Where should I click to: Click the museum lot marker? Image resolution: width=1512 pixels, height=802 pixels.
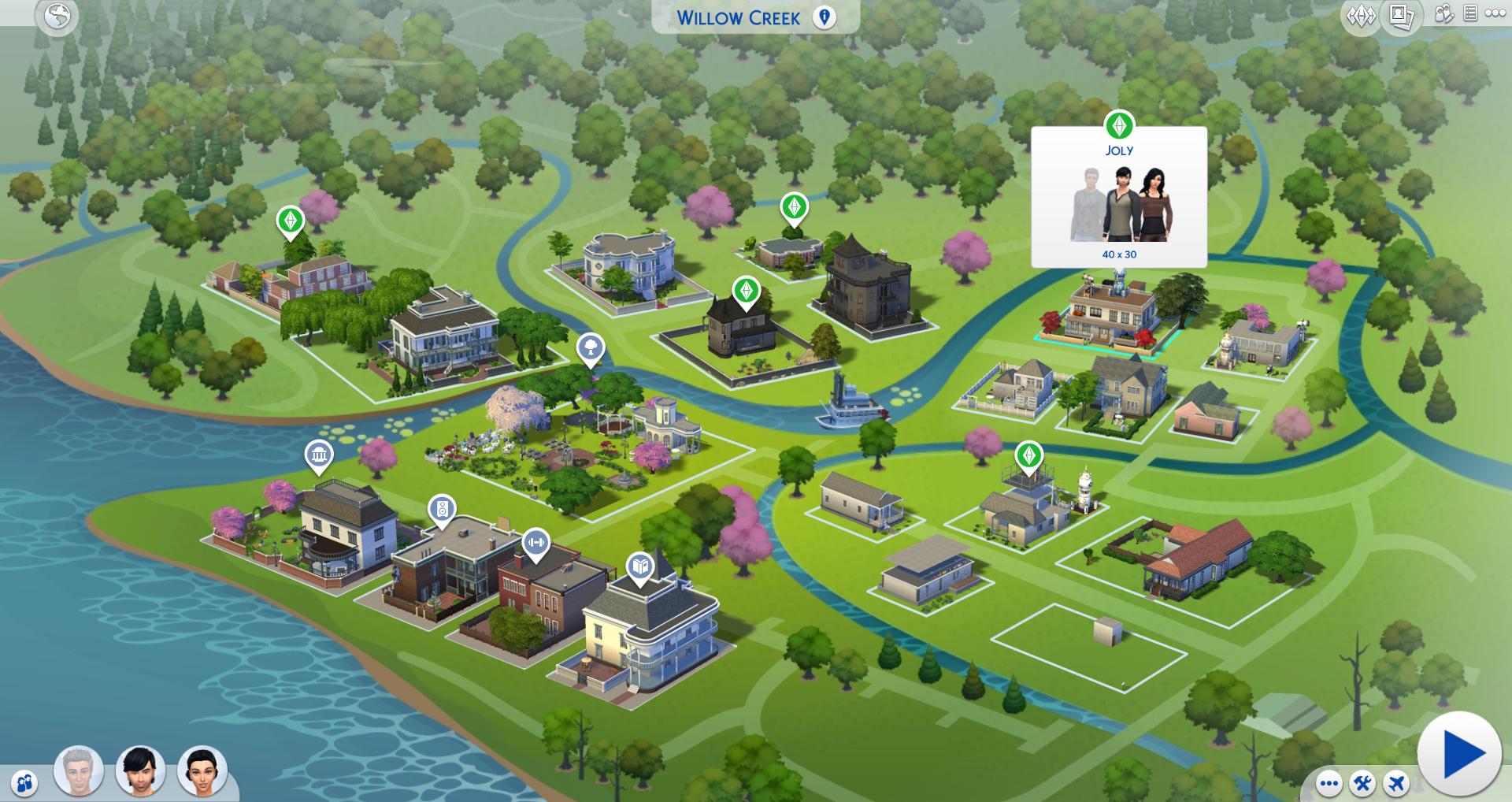pos(319,455)
